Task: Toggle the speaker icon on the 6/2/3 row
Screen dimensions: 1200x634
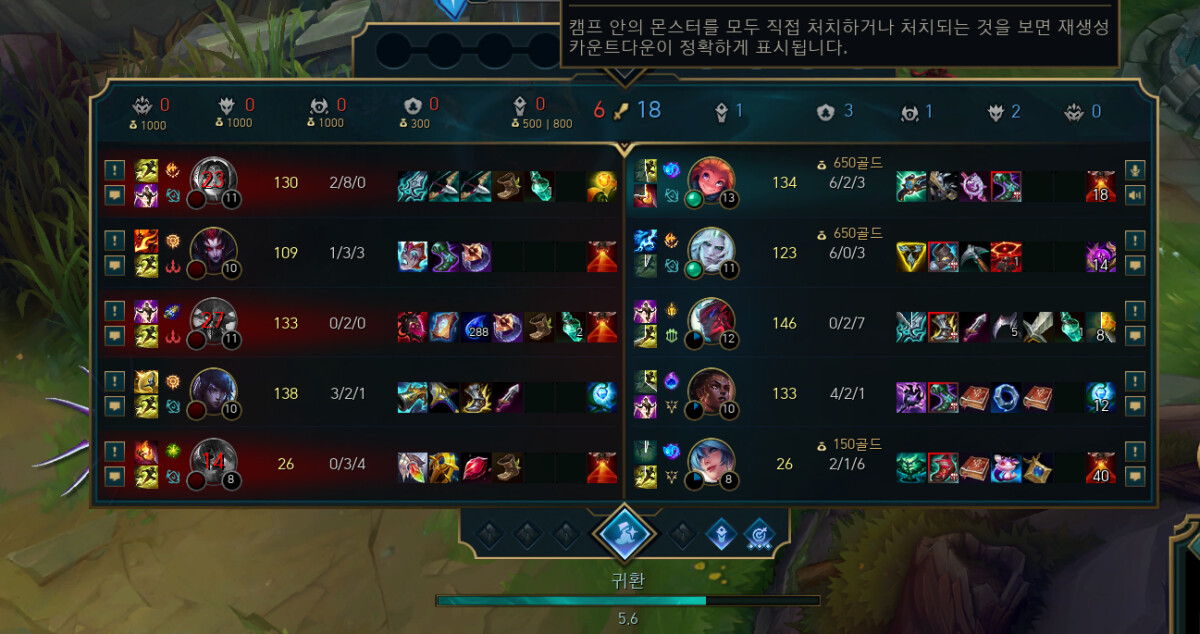Action: tap(1133, 195)
